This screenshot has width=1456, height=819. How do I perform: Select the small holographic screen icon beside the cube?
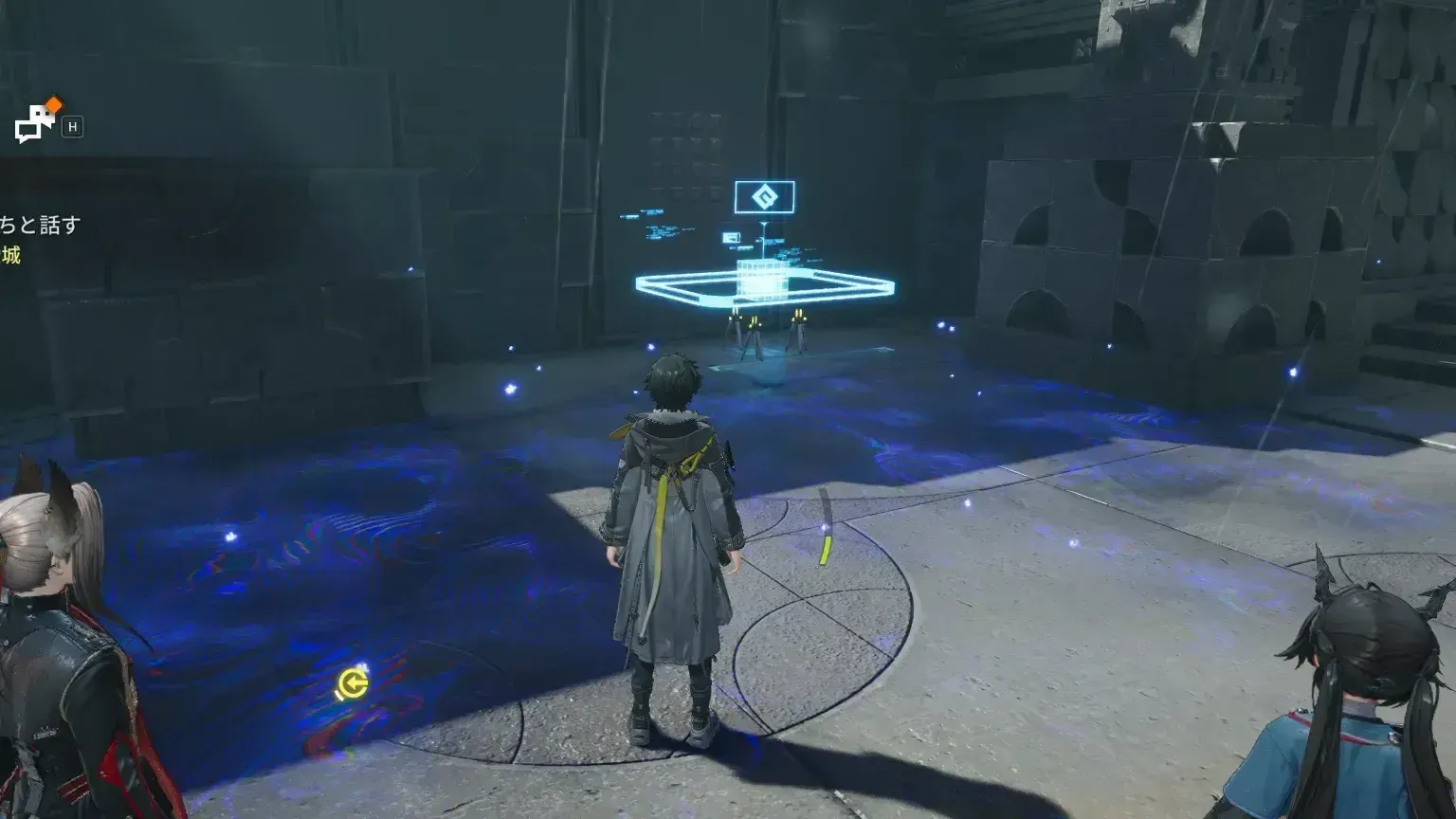[x=732, y=237]
